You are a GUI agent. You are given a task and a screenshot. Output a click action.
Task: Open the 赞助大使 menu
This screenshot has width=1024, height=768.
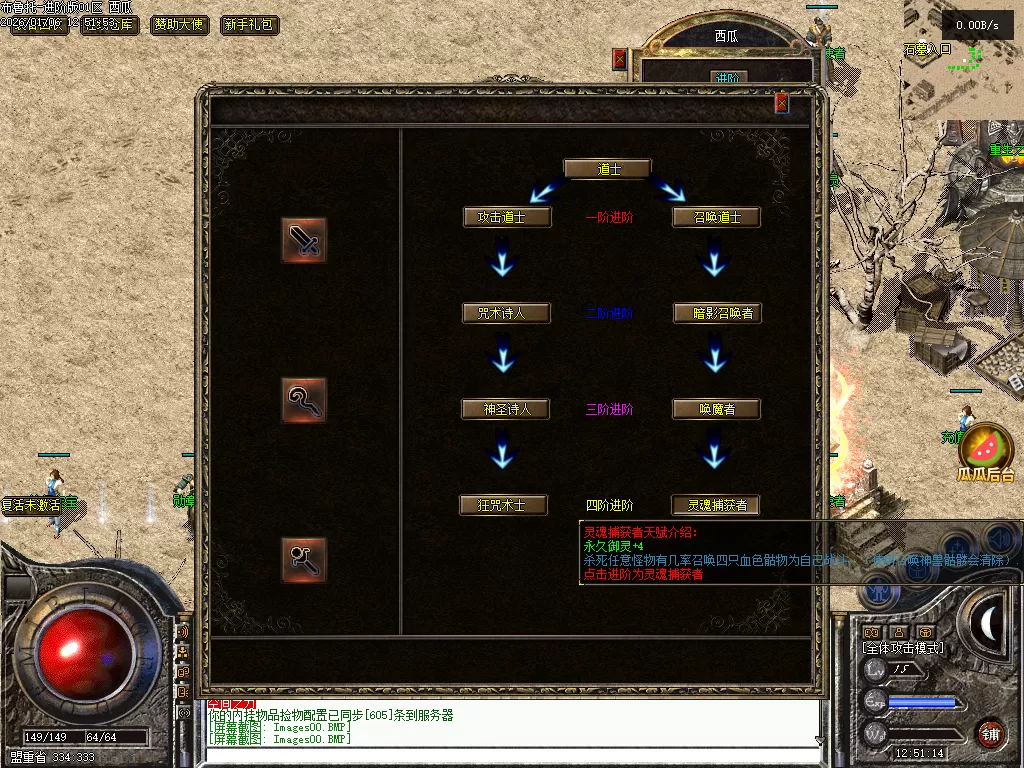click(180, 25)
